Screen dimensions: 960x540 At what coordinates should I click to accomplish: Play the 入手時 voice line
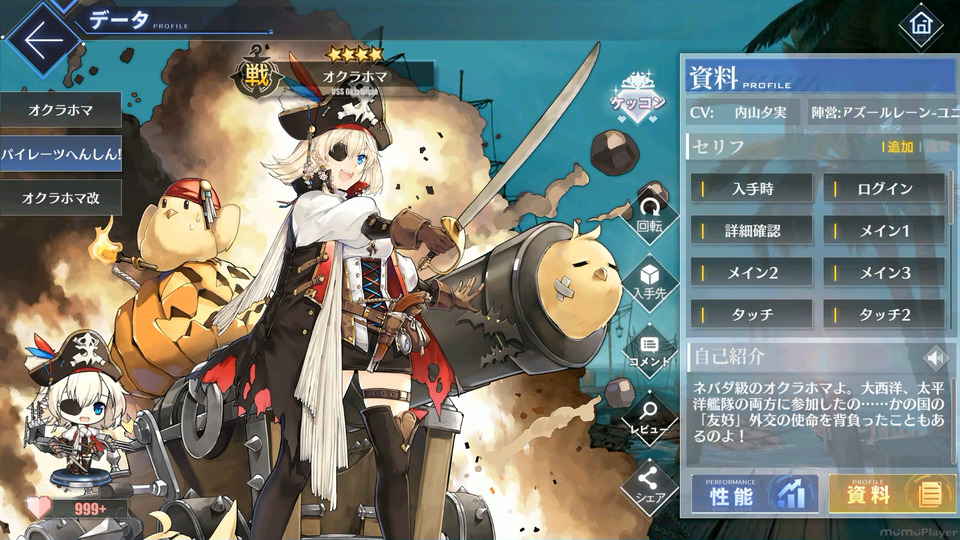pos(753,188)
